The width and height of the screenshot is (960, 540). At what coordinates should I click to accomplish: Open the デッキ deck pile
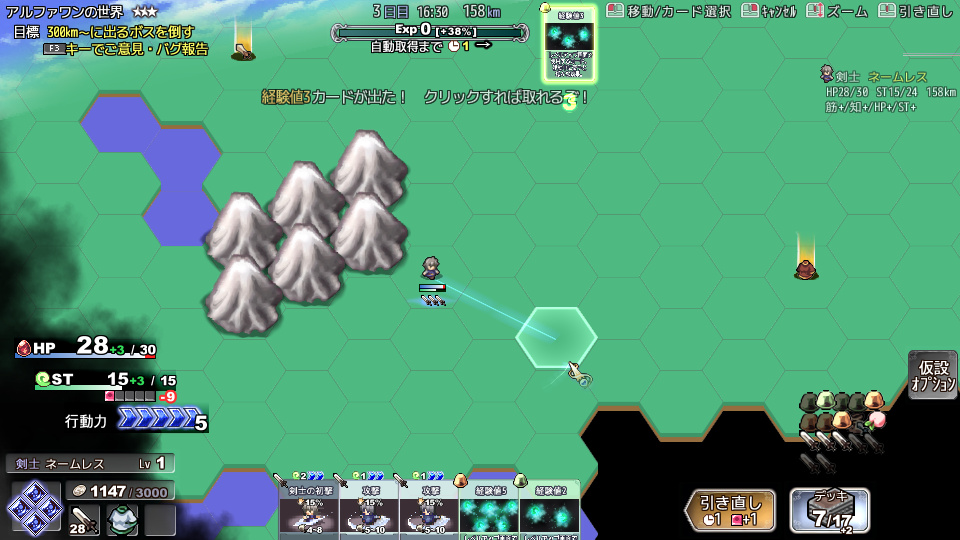[x=829, y=509]
